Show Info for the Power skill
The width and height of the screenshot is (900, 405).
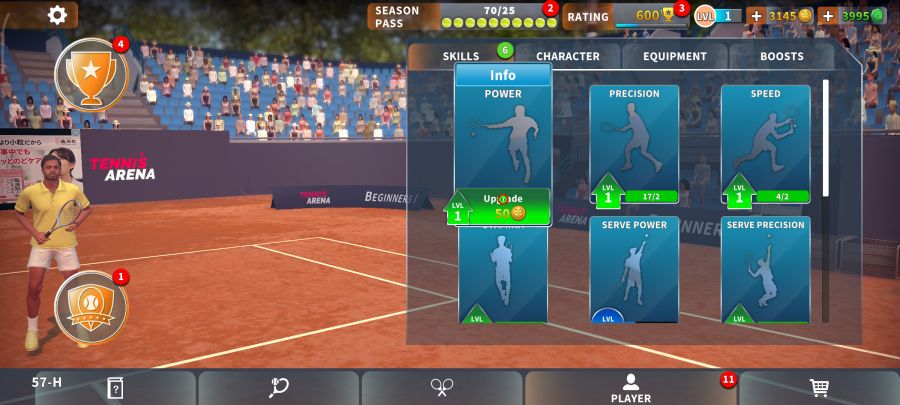tap(503, 75)
